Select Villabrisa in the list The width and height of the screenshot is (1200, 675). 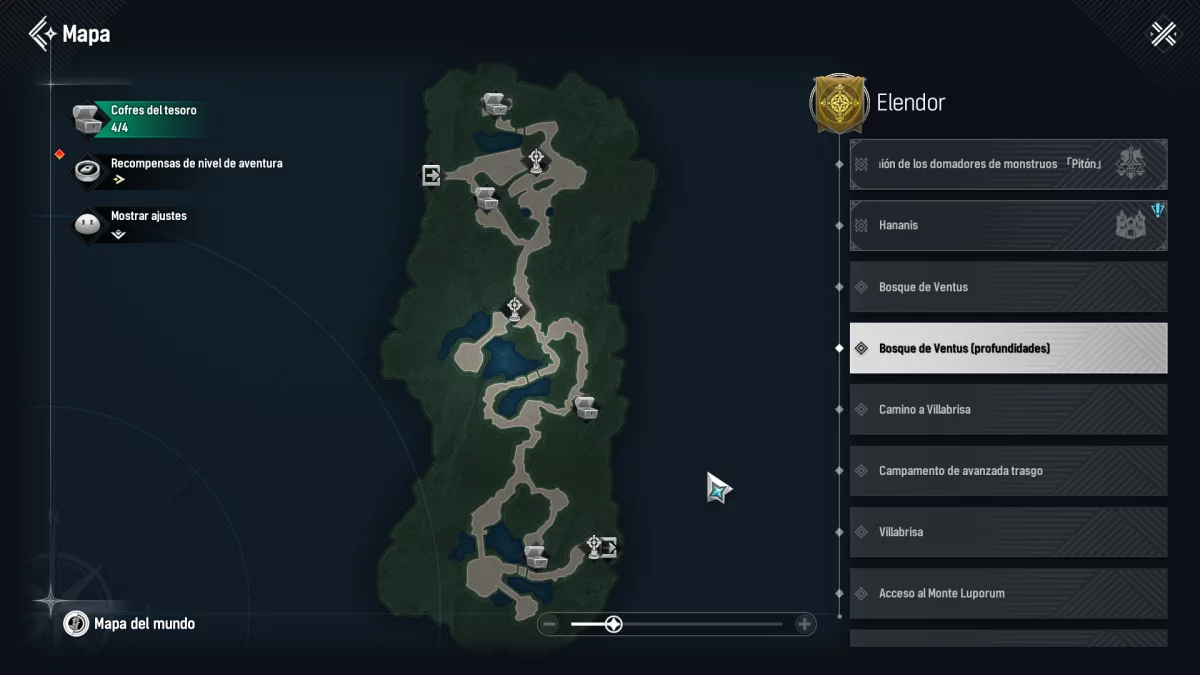point(1008,532)
